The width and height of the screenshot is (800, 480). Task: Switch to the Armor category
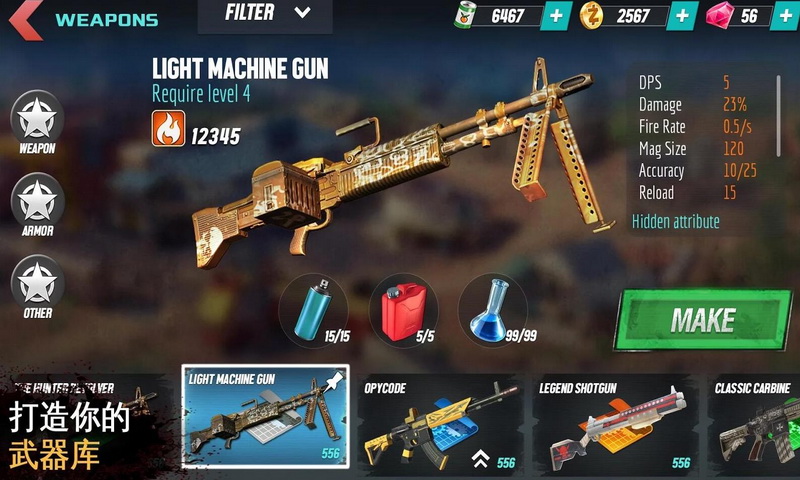(x=37, y=205)
